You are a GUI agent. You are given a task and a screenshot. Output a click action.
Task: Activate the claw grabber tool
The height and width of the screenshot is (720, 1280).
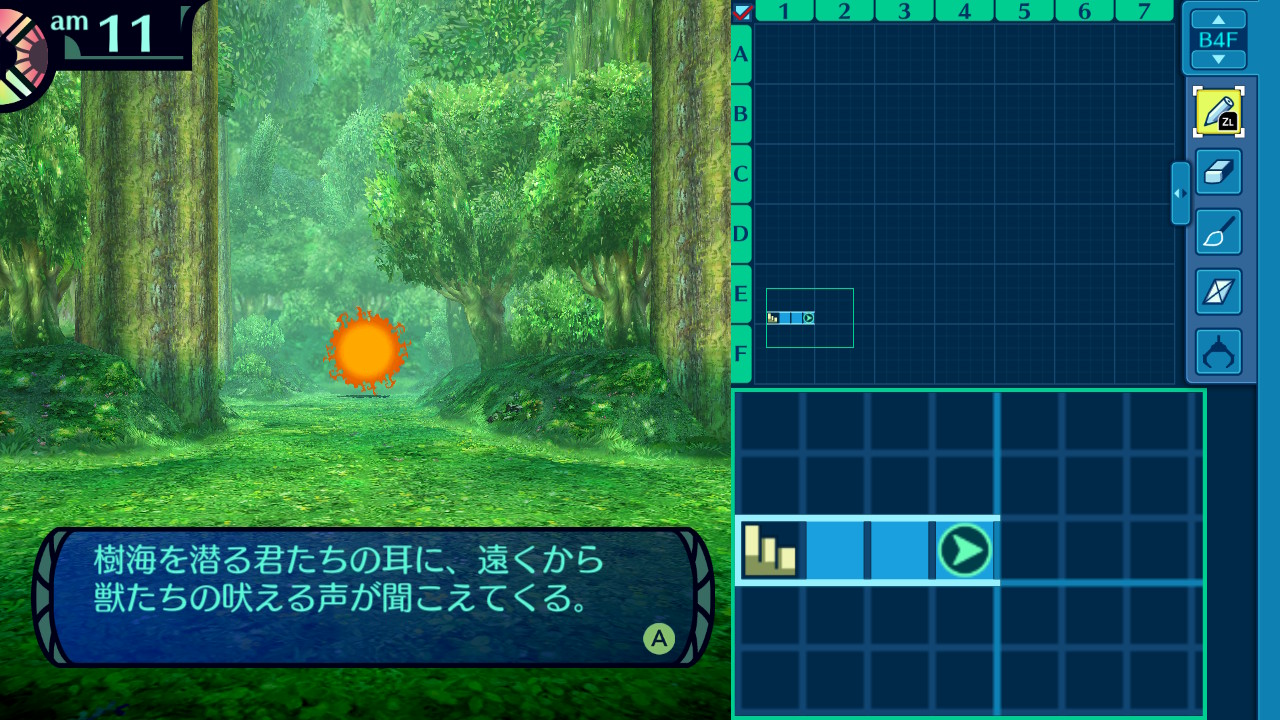point(1218,352)
